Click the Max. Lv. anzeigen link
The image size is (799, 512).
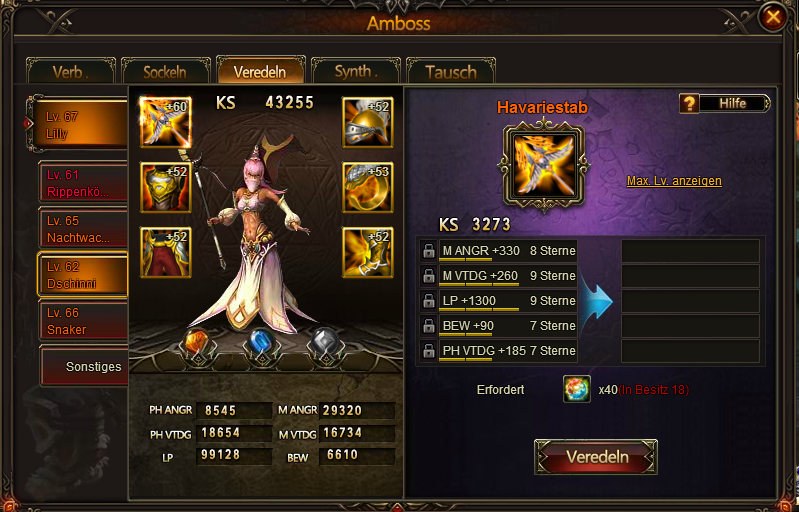pos(674,181)
